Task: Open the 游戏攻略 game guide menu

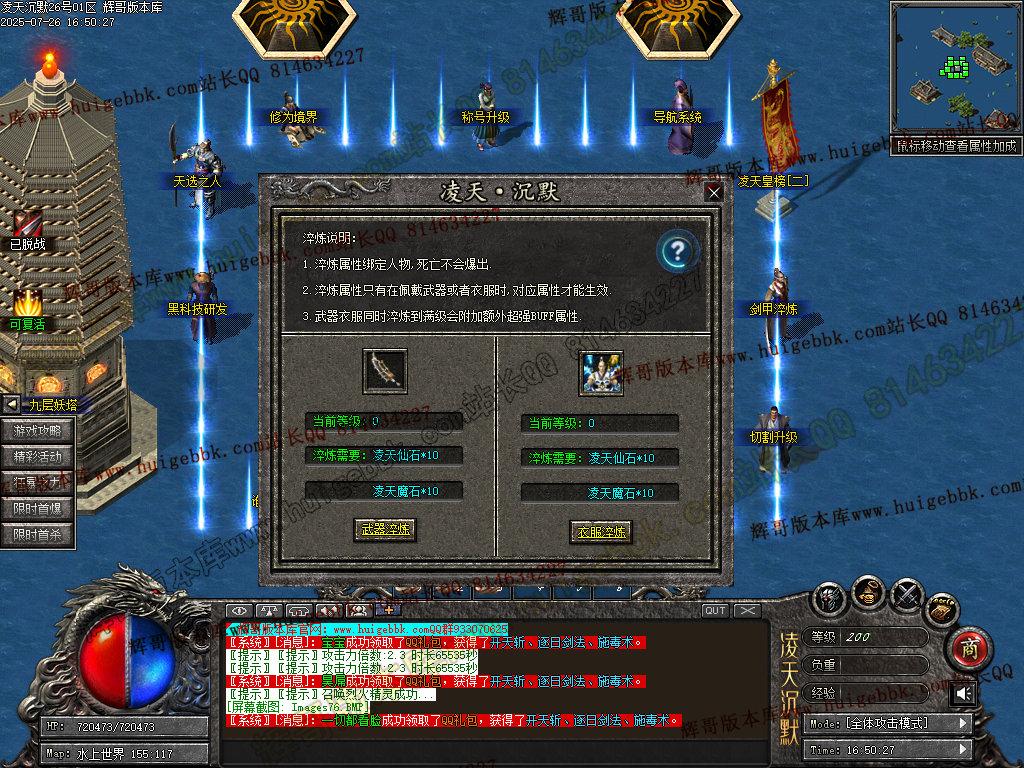Action: tap(44, 430)
